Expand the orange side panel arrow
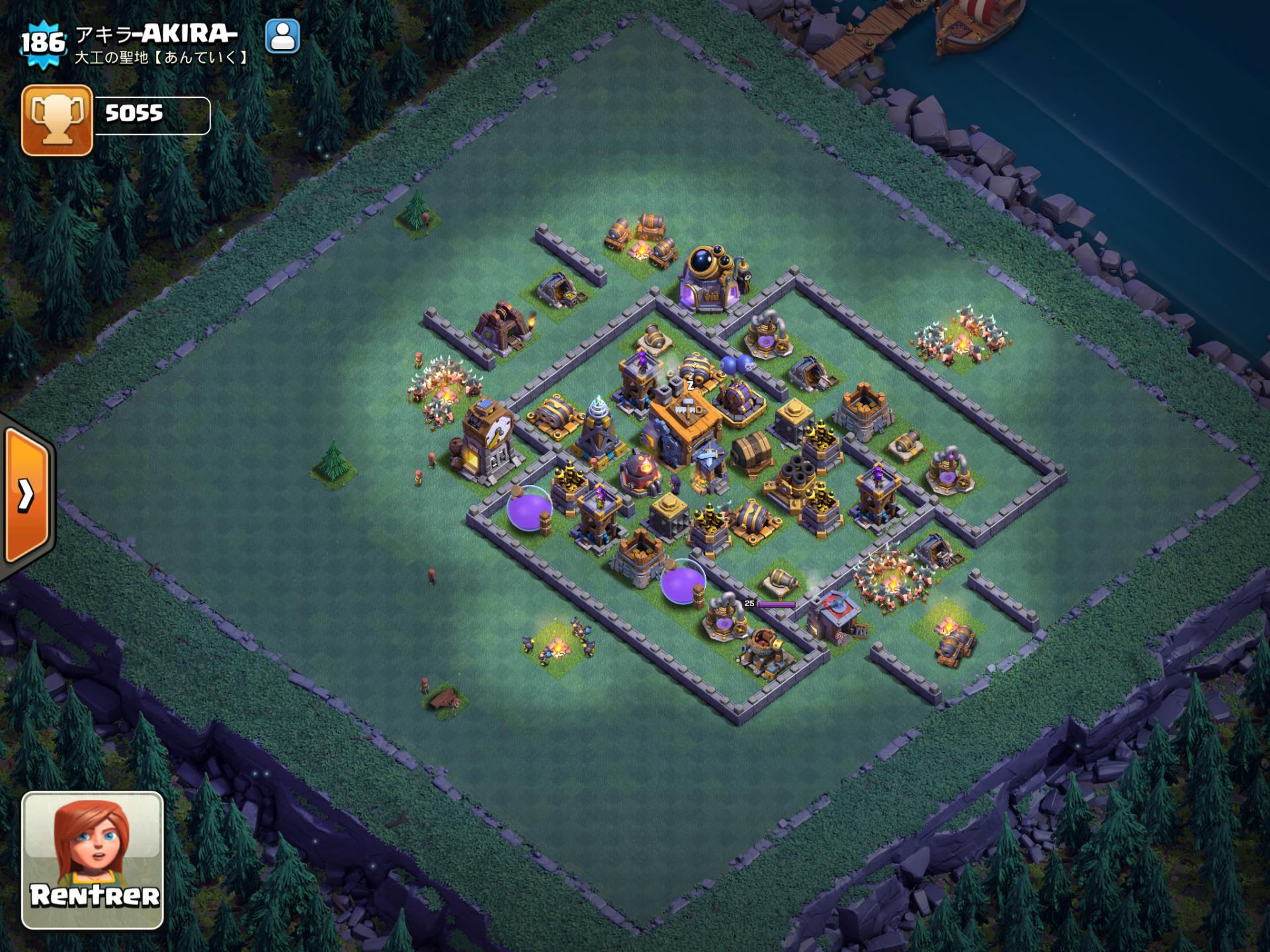 26,495
